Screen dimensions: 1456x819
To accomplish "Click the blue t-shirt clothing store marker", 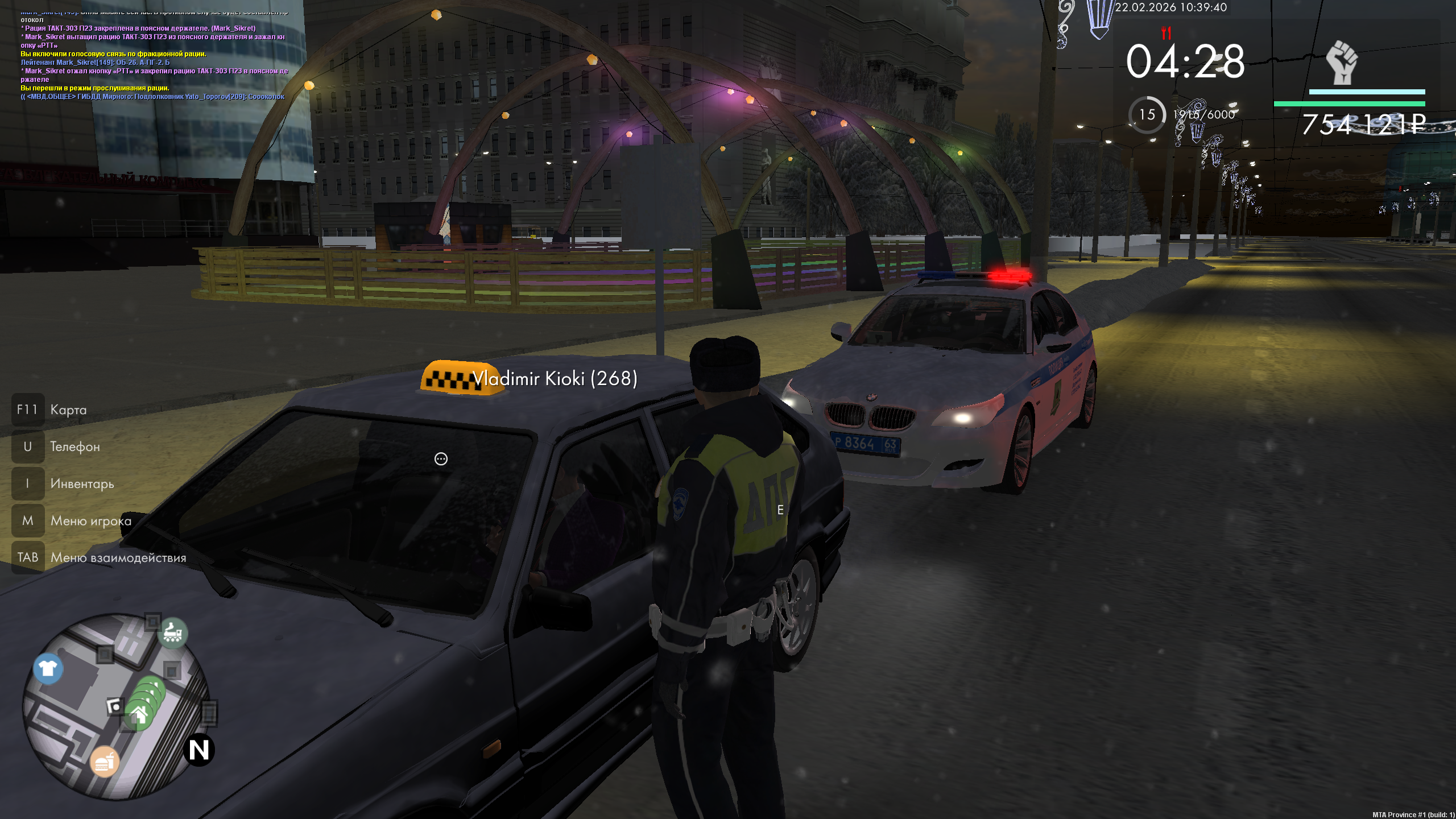I will 48,668.
